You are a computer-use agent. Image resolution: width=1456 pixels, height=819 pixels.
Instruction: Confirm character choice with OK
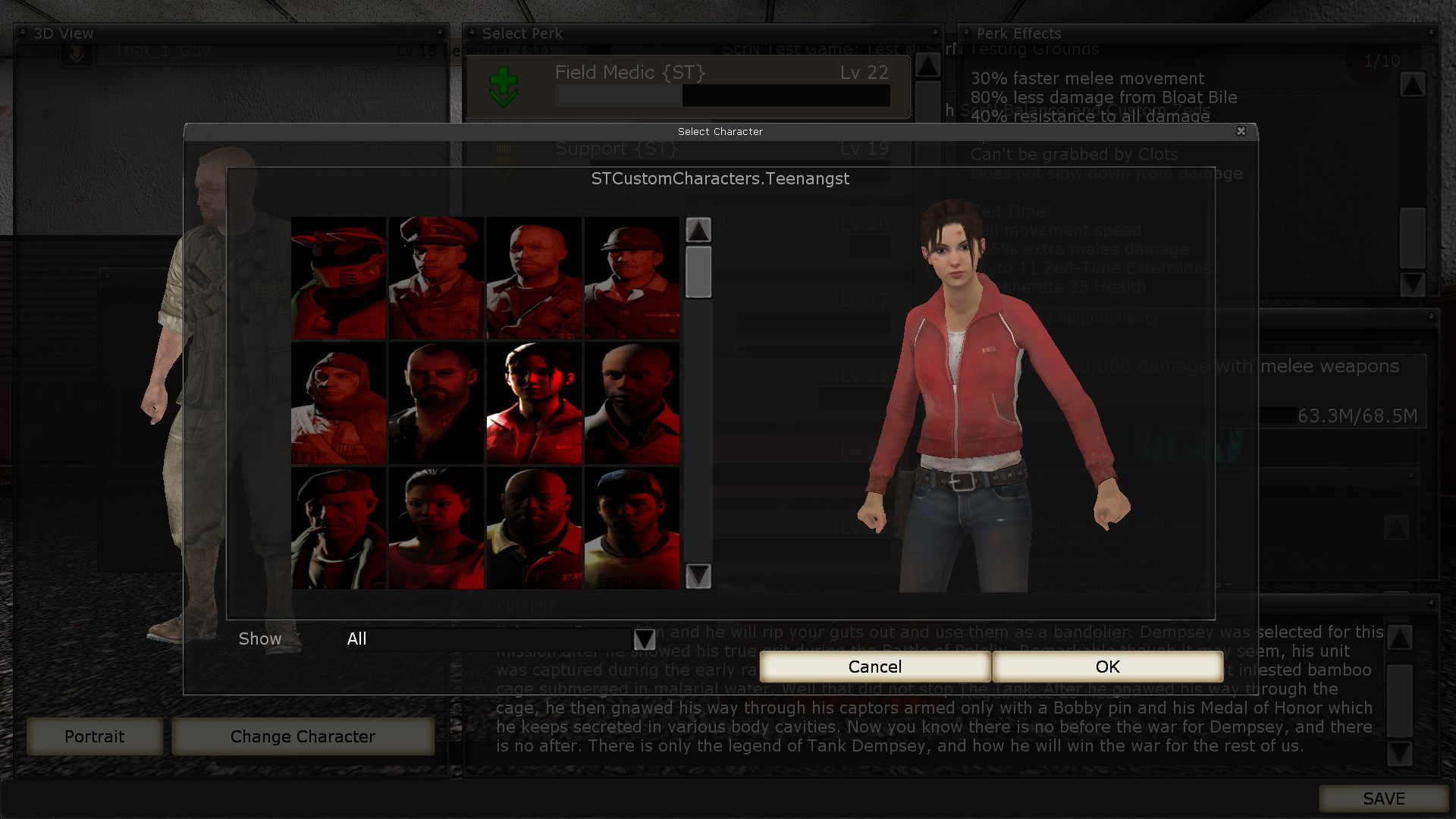point(1106,667)
